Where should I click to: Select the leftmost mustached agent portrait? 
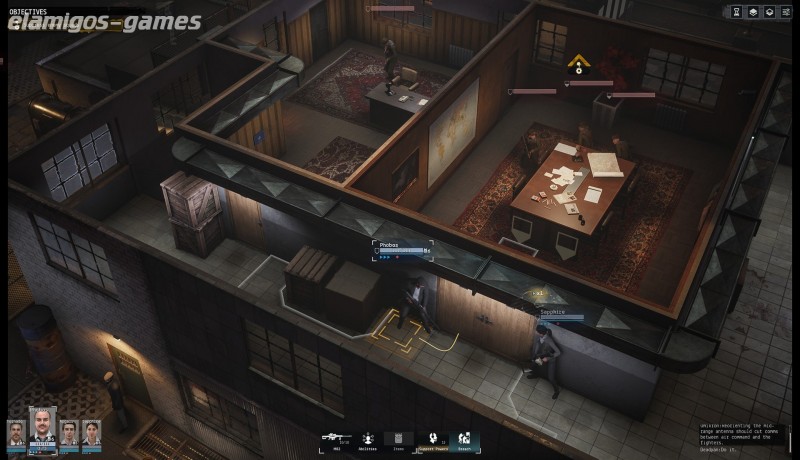click(x=16, y=433)
